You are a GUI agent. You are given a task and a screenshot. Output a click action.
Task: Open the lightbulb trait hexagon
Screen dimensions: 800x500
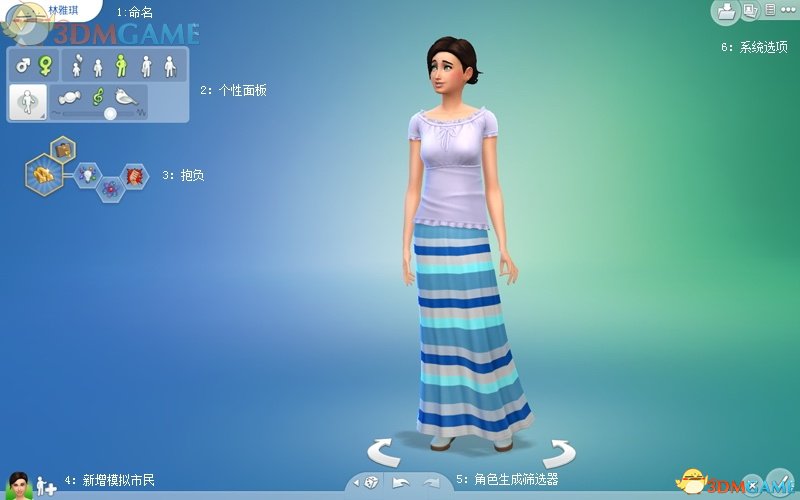click(86, 175)
